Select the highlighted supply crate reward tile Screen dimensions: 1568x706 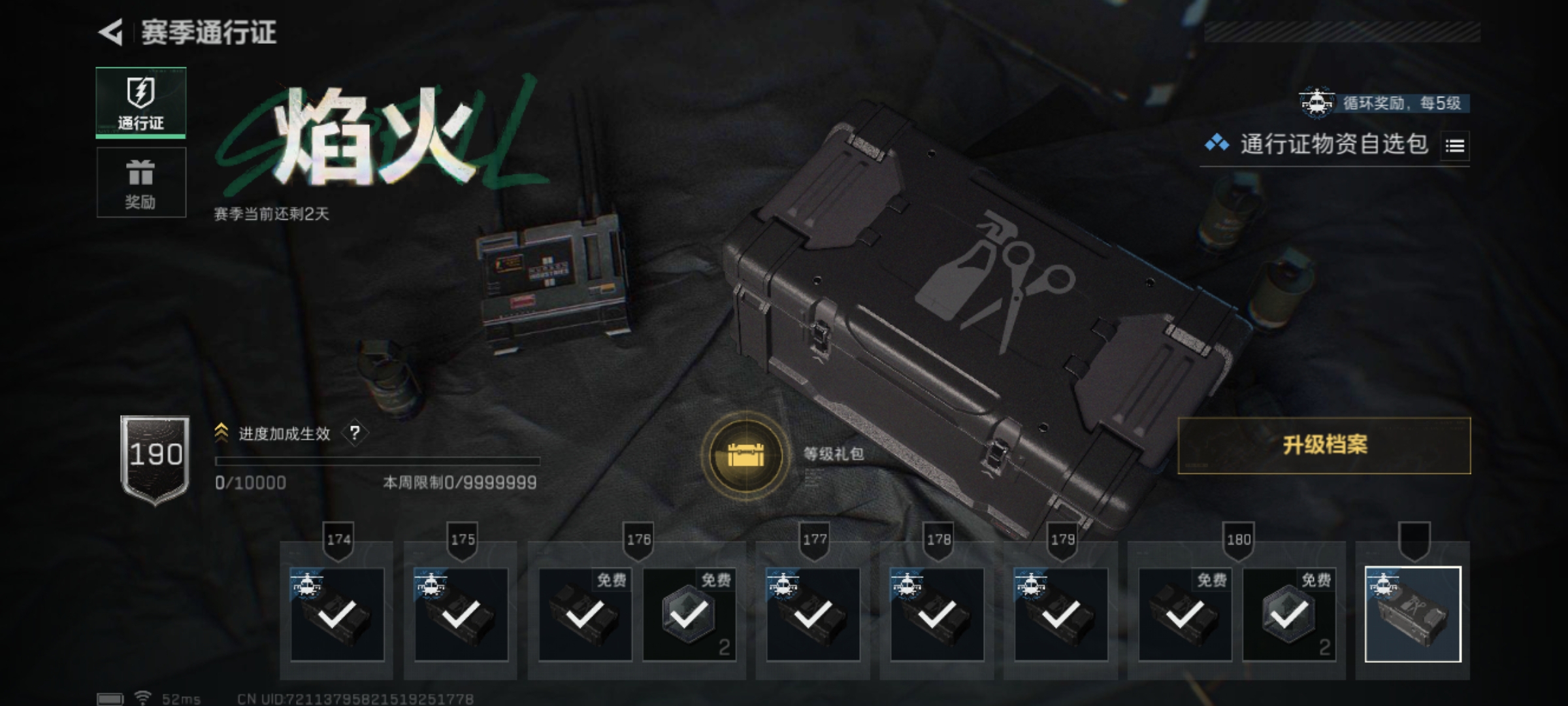pyautogui.click(x=1413, y=614)
